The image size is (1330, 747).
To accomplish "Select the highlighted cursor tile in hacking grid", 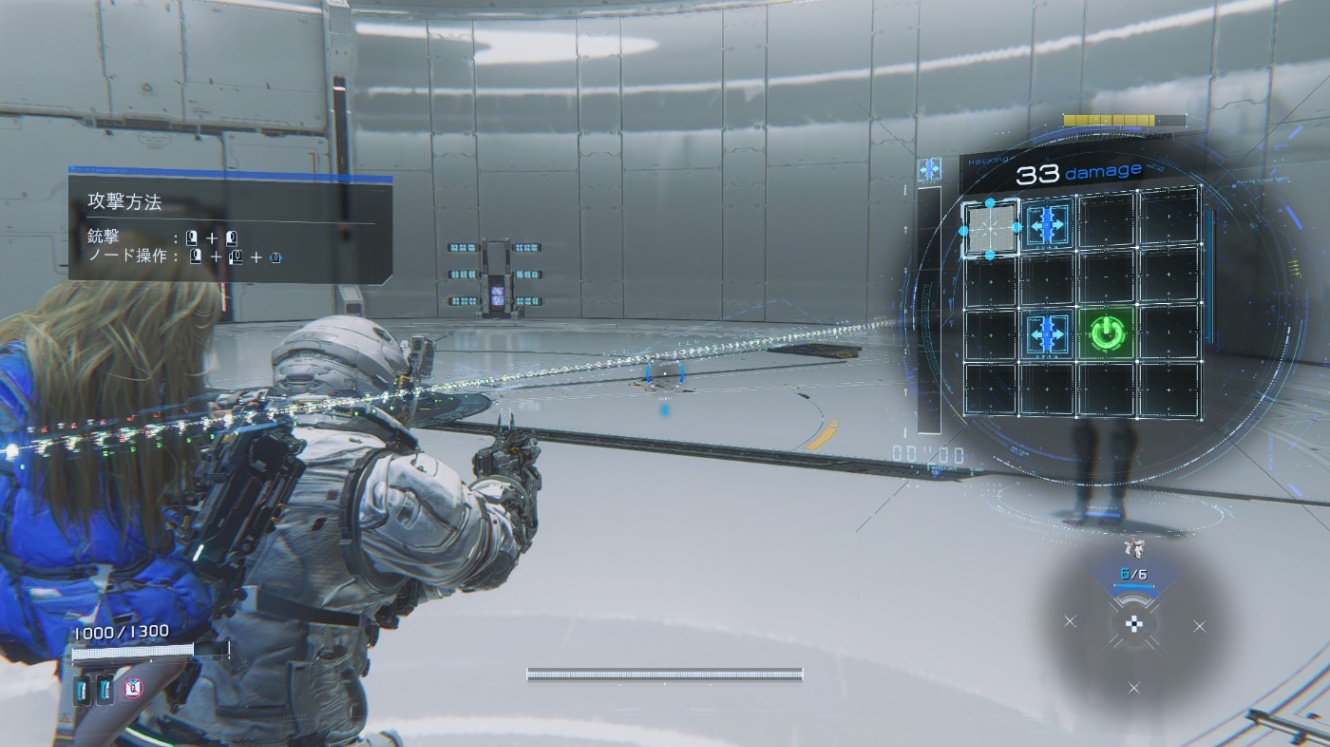I will pos(990,229).
